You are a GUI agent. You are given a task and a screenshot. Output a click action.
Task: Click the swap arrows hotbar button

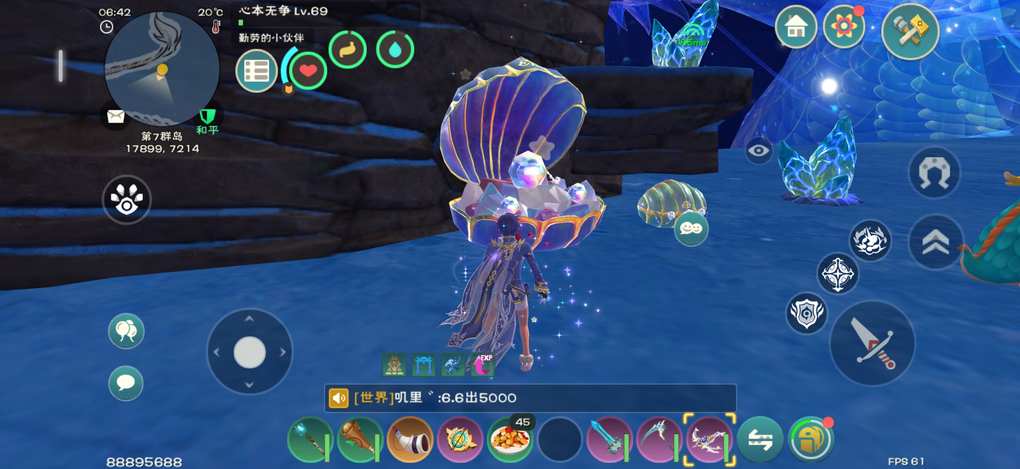[x=760, y=439]
